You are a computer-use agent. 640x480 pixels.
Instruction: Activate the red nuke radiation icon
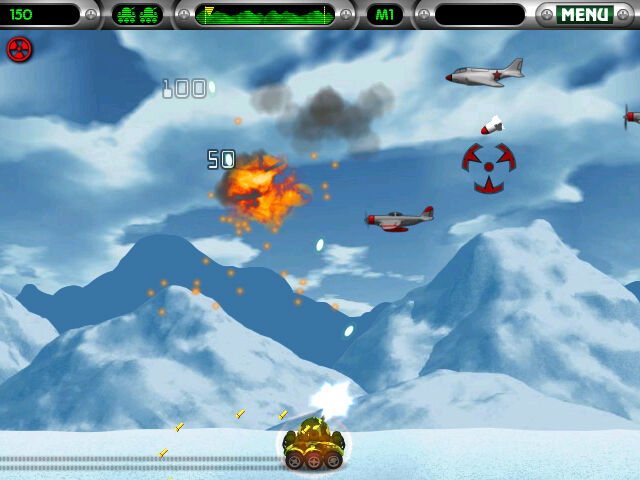pyautogui.click(x=20, y=49)
